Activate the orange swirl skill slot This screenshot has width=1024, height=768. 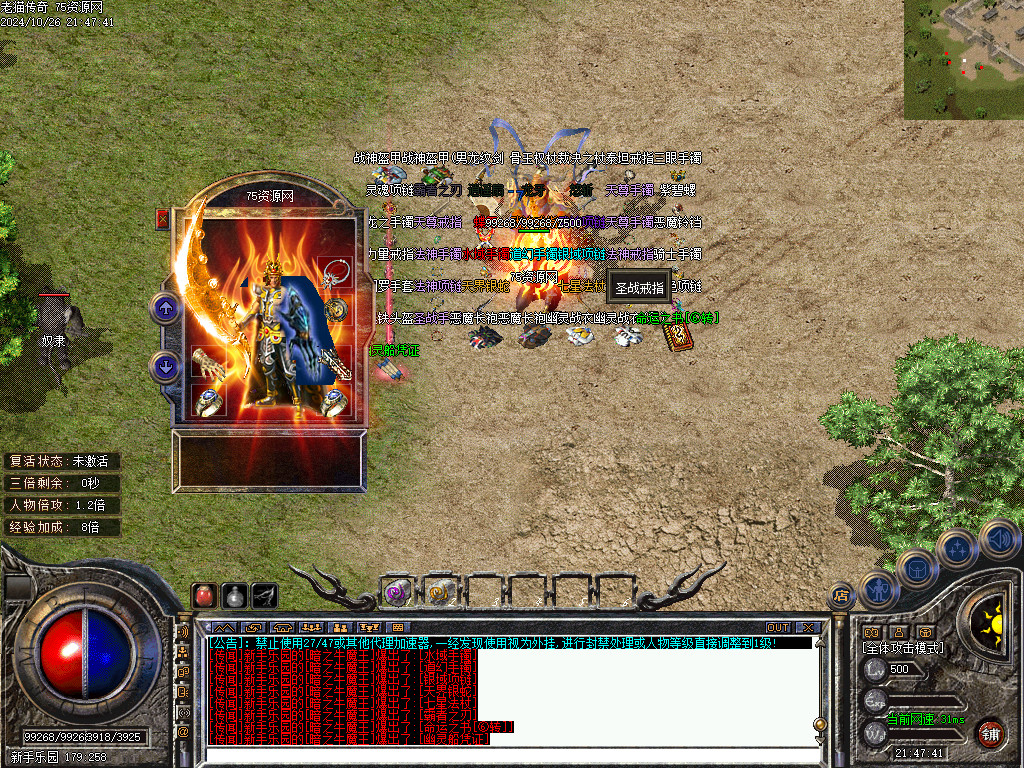click(440, 592)
